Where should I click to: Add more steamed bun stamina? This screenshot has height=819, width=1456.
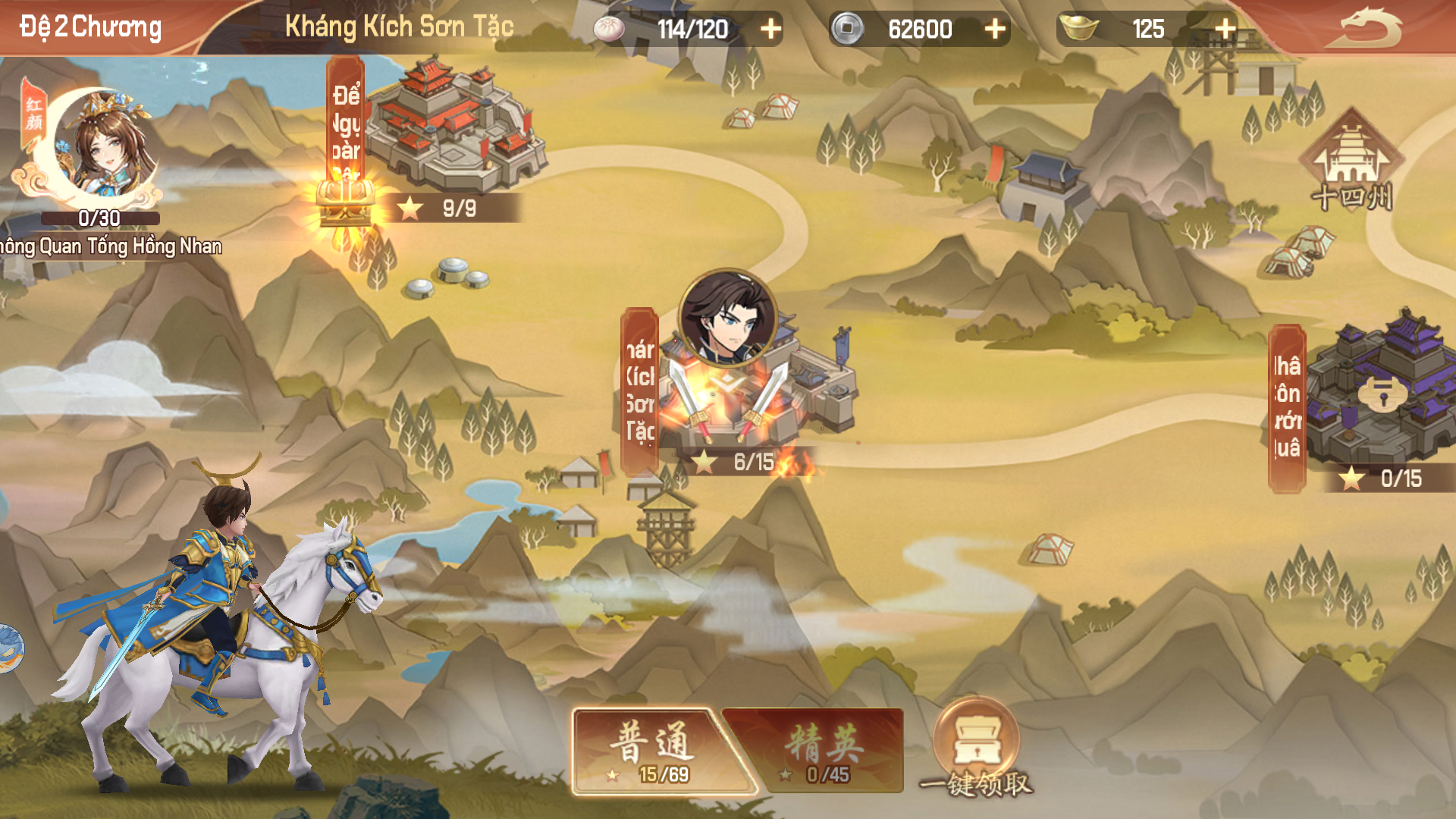coord(770,29)
